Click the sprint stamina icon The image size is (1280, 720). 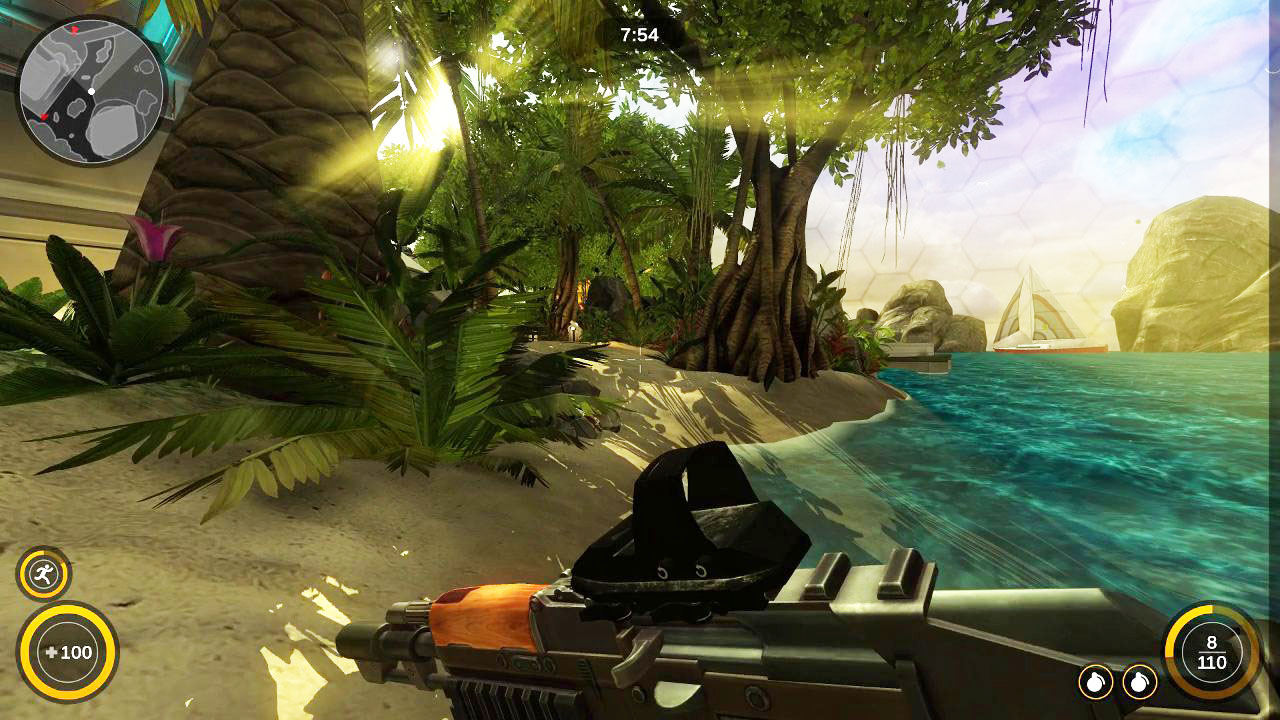[42, 573]
